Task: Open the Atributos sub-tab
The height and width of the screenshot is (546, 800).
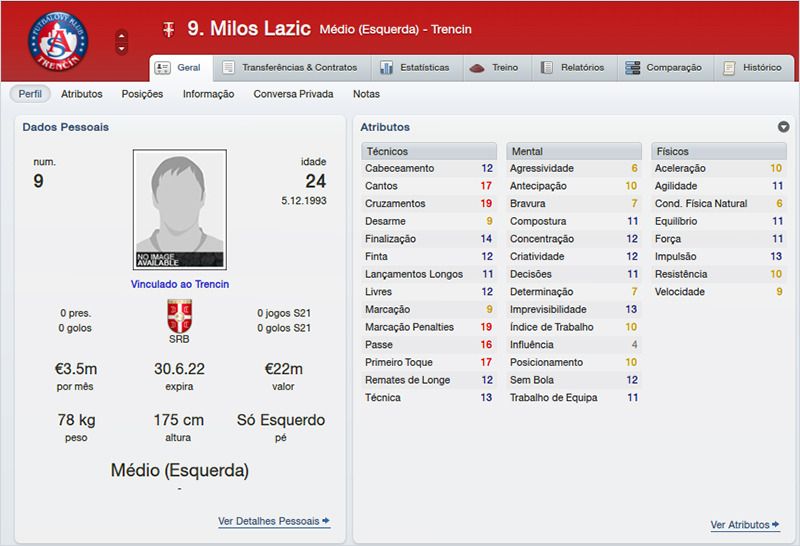Action: coord(82,94)
